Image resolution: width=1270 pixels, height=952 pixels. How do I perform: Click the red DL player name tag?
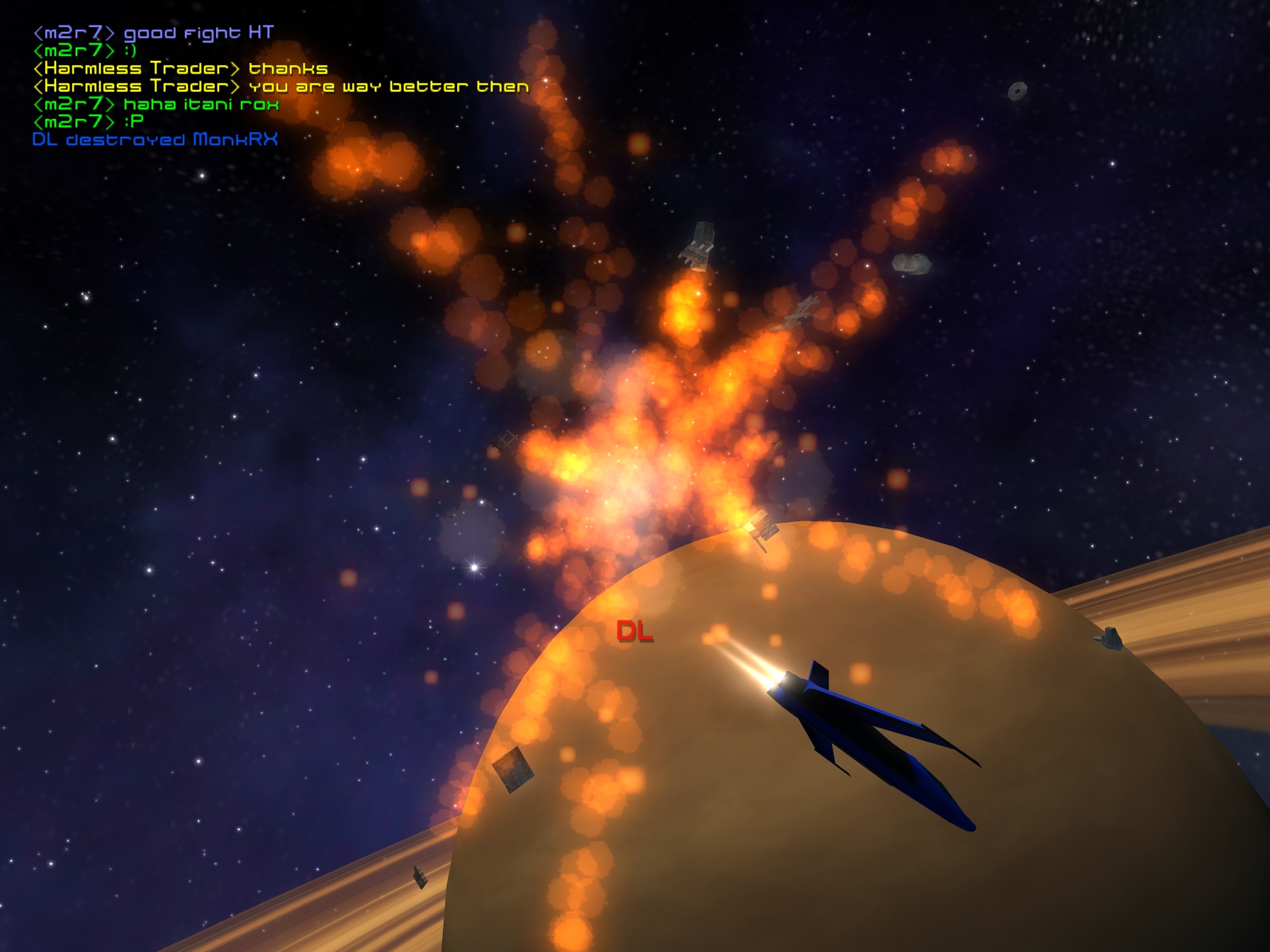pyautogui.click(x=634, y=630)
